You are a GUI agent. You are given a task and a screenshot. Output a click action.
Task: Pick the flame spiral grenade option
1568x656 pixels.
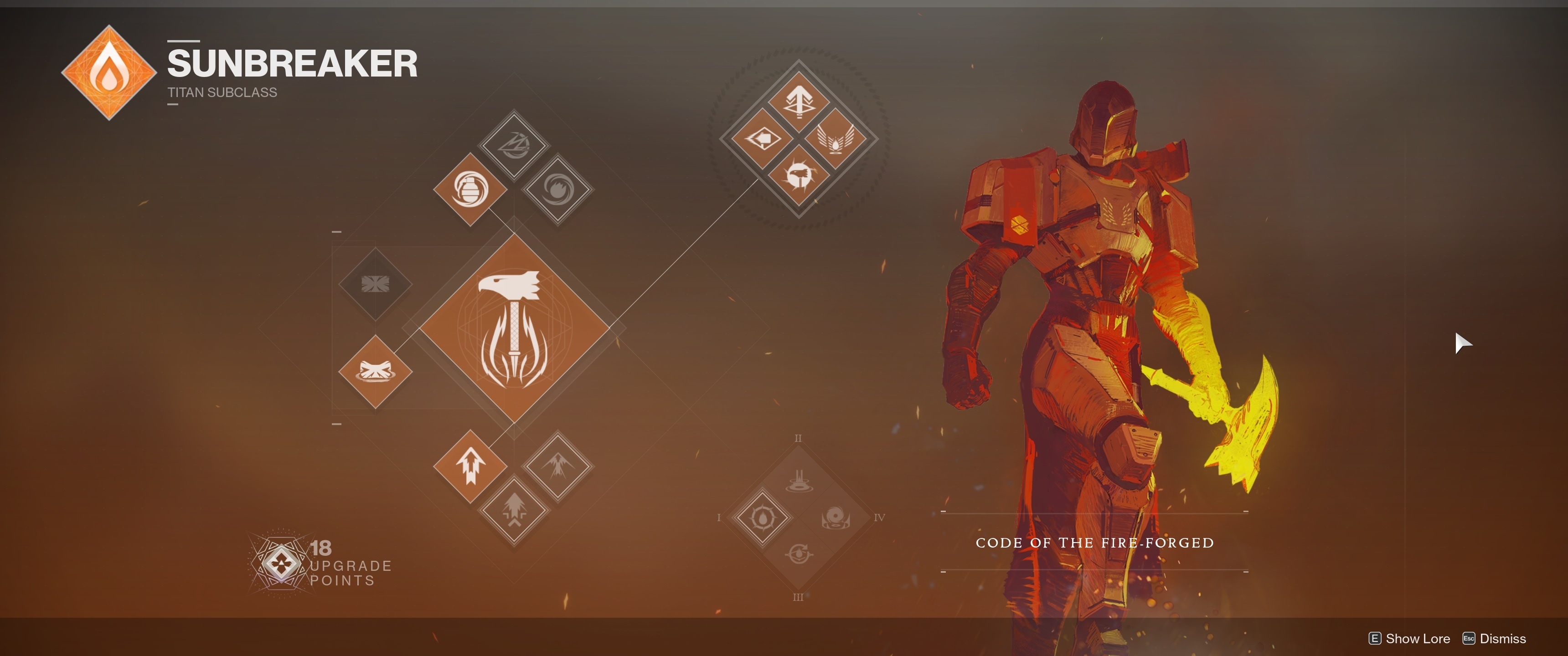(558, 190)
